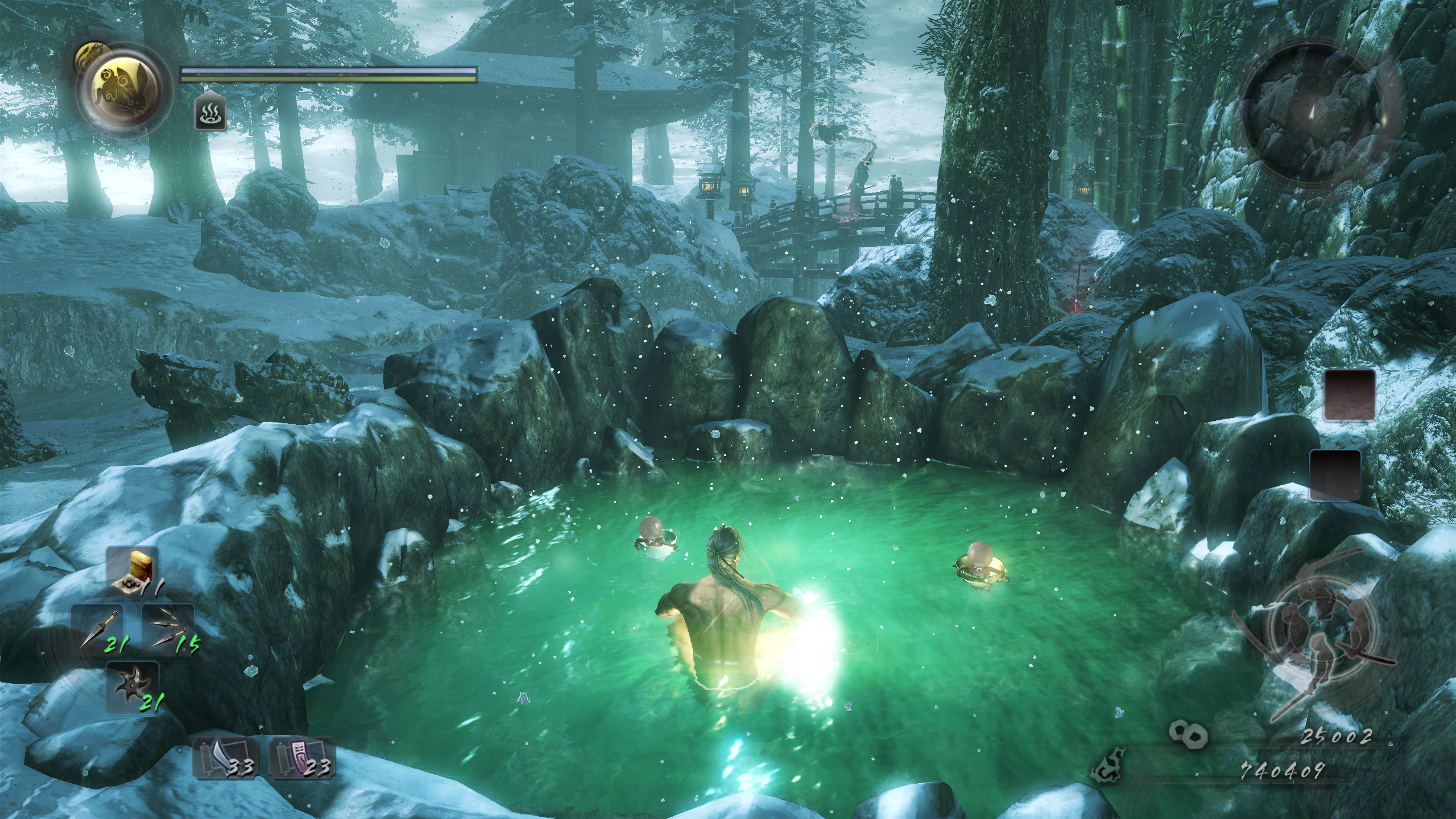
Task: Activate the purple talisman scroll slot
Action: [x=301, y=758]
